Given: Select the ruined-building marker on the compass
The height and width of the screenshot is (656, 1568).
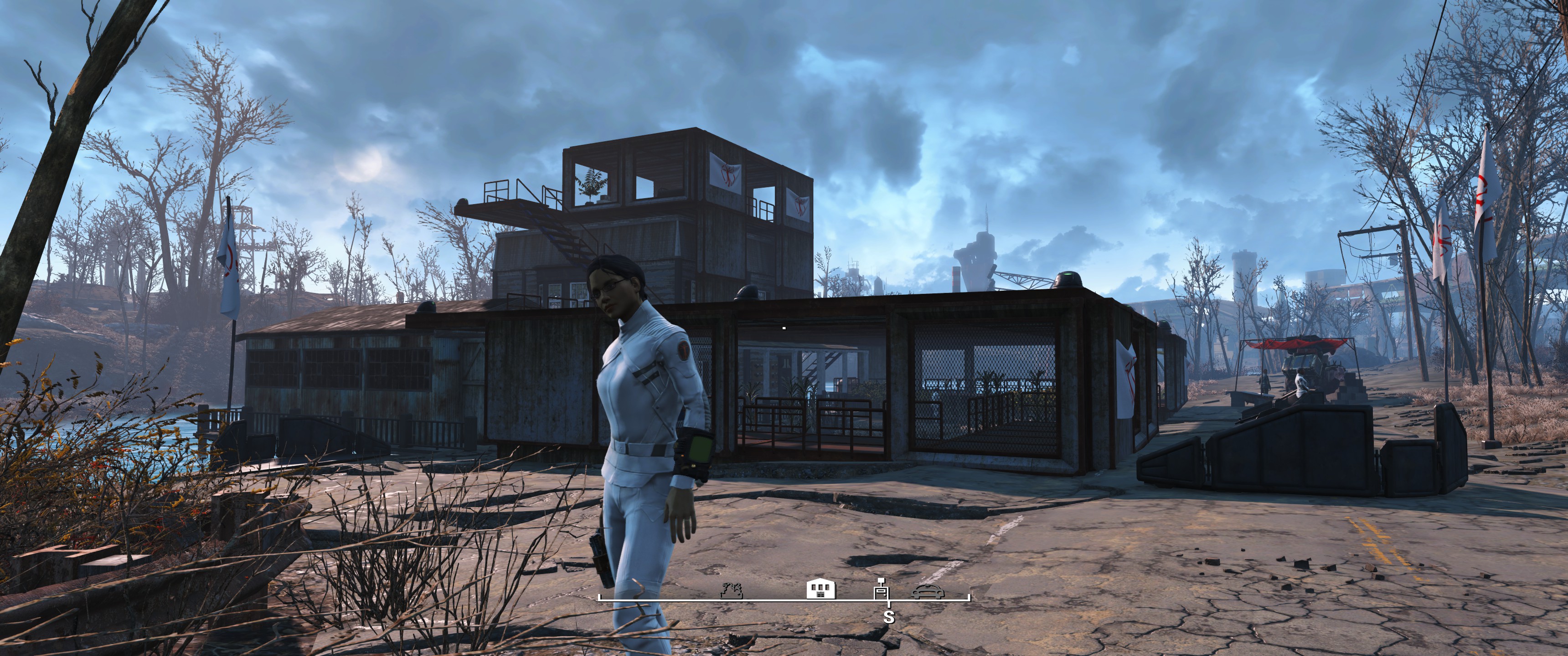Looking at the screenshot, I should pos(731,590).
